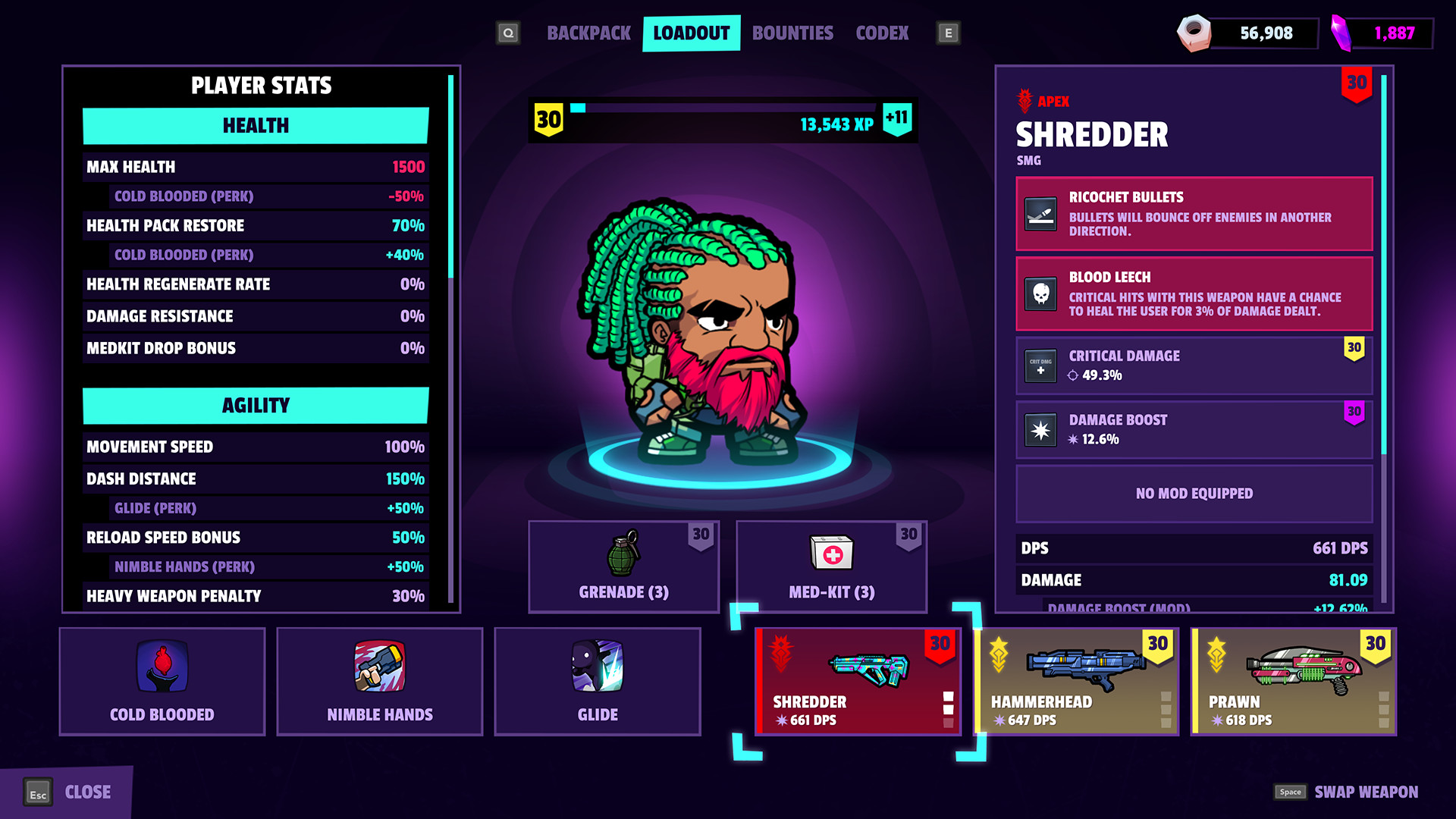Screen dimensions: 1456x819
Task: Click the Swap Weapon button
Action: [x=1346, y=792]
